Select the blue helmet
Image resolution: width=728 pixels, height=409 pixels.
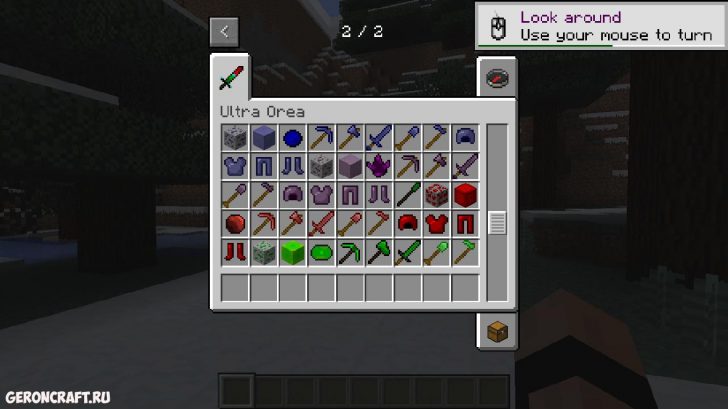coord(466,138)
